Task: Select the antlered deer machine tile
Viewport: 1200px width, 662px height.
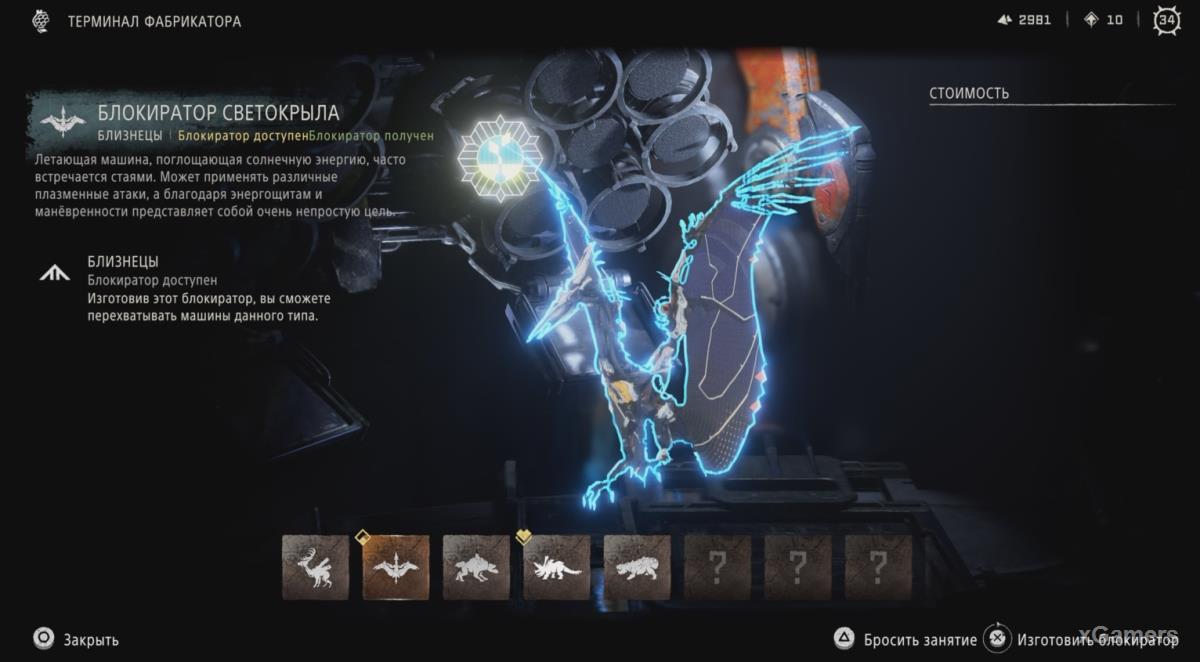Action: click(x=315, y=567)
